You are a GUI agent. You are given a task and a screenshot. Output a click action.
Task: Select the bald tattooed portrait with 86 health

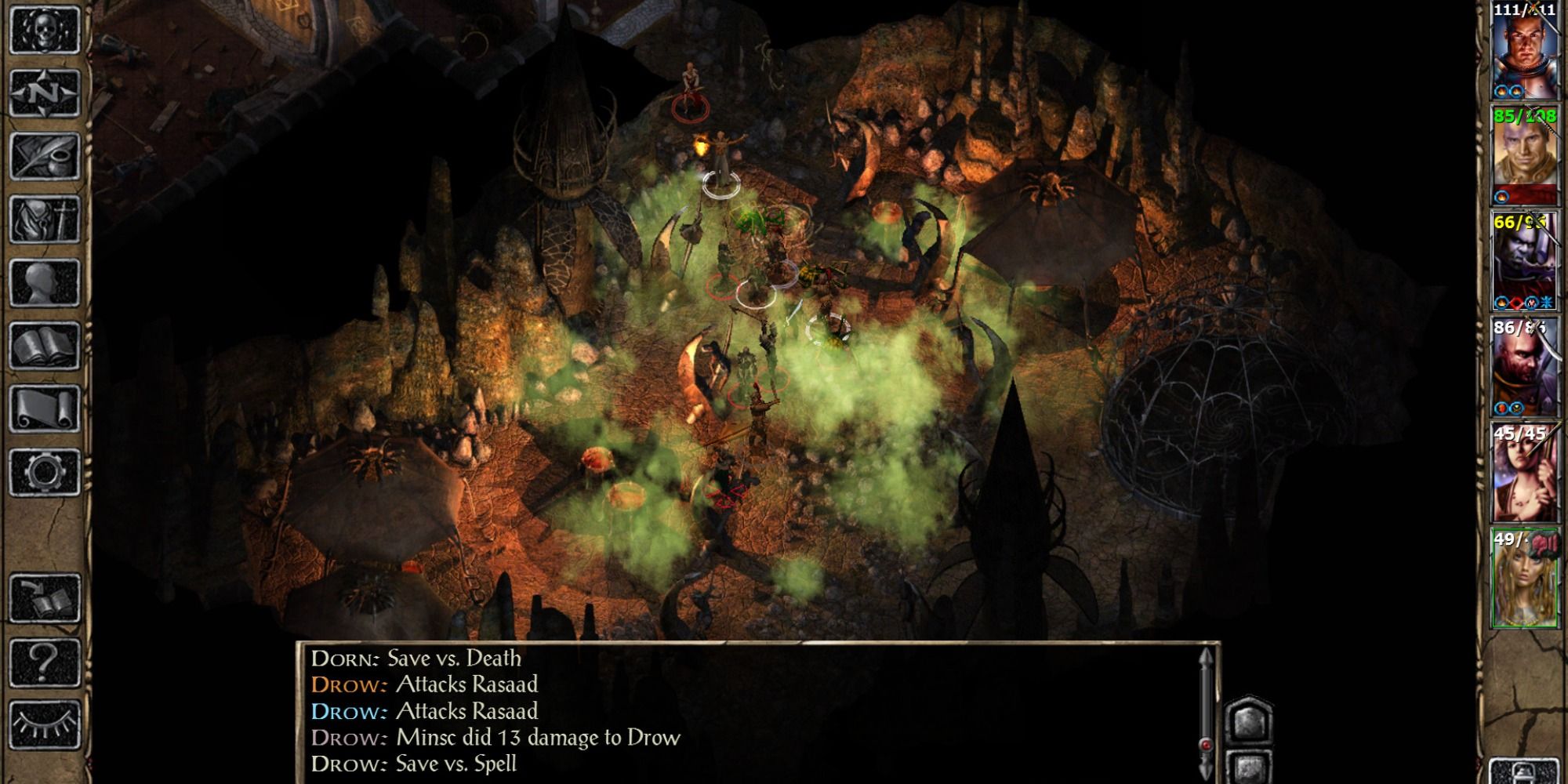point(1523,367)
